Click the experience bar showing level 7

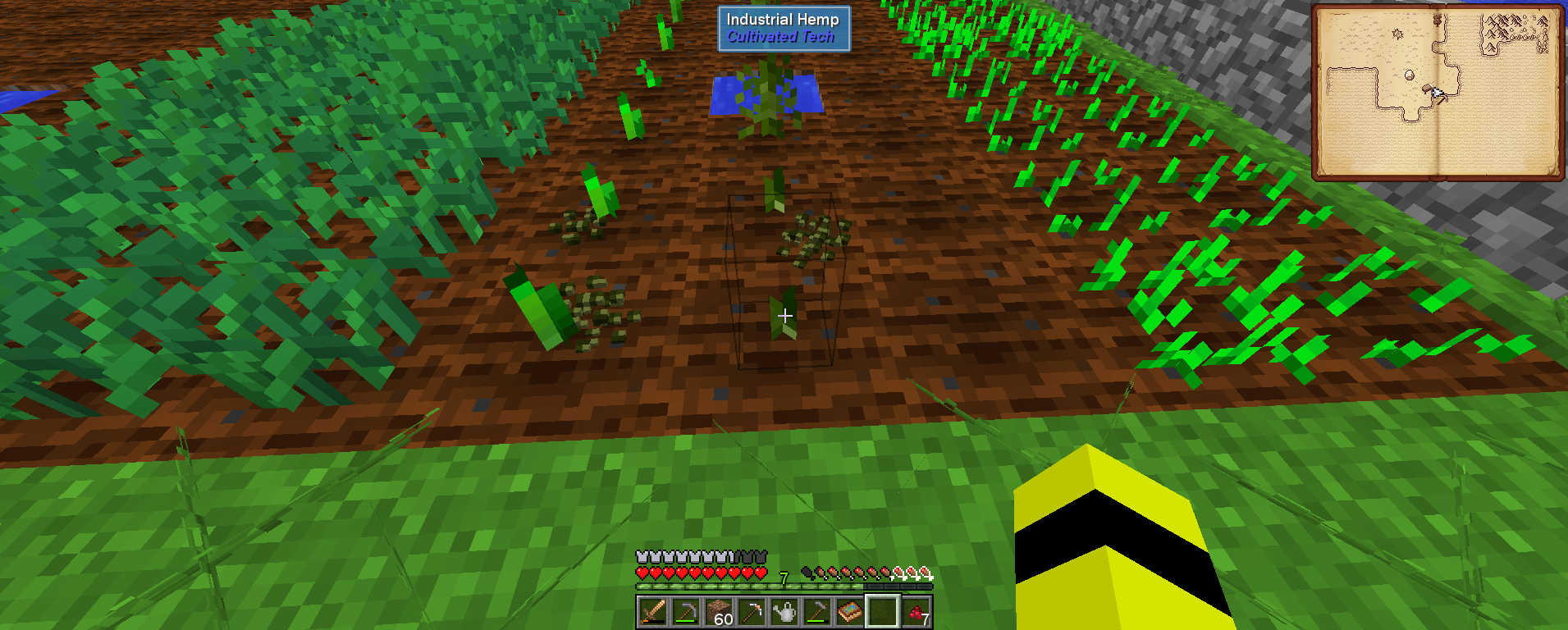(x=784, y=584)
